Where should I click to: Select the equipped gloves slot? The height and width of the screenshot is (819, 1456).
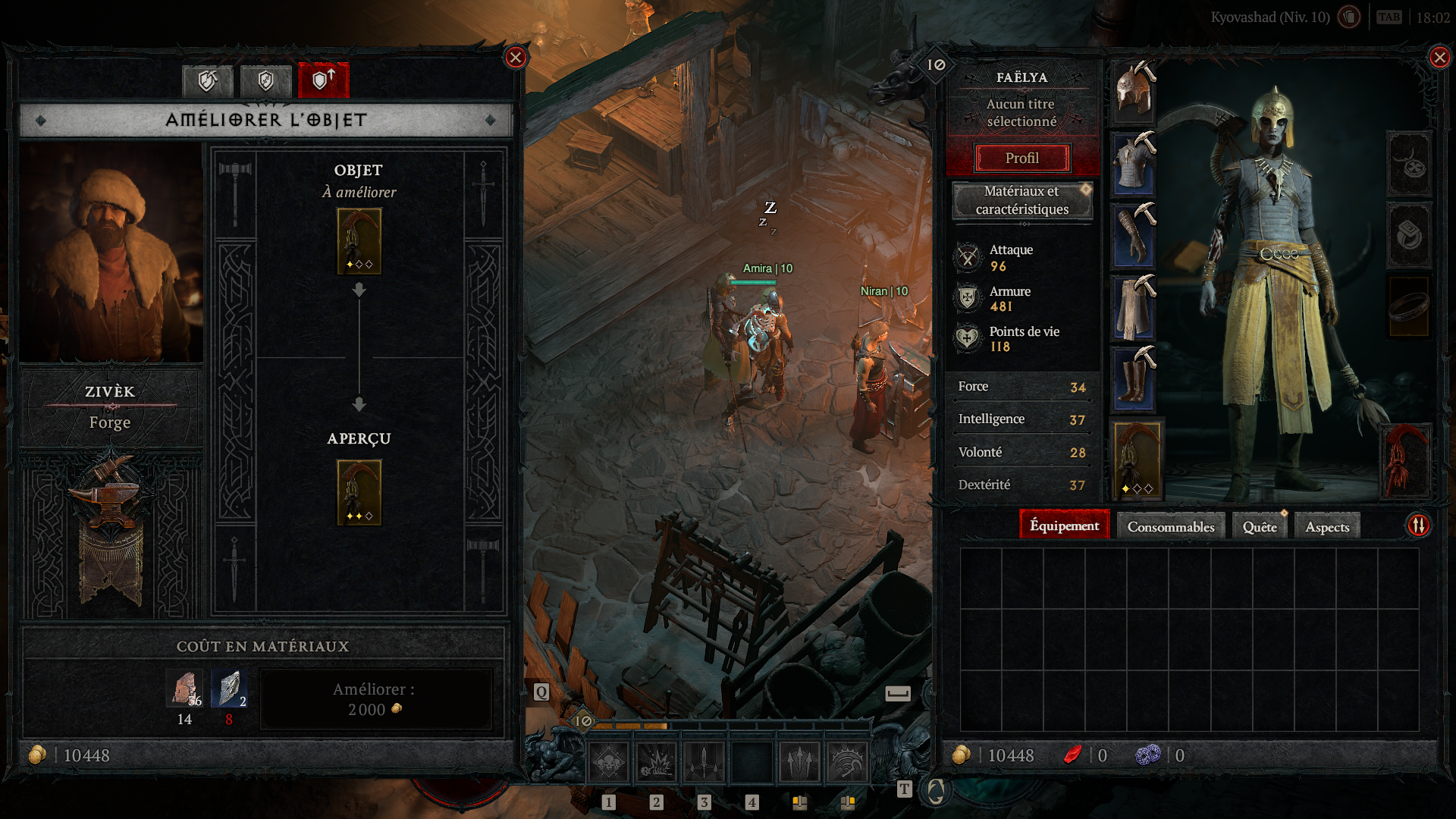[1134, 235]
